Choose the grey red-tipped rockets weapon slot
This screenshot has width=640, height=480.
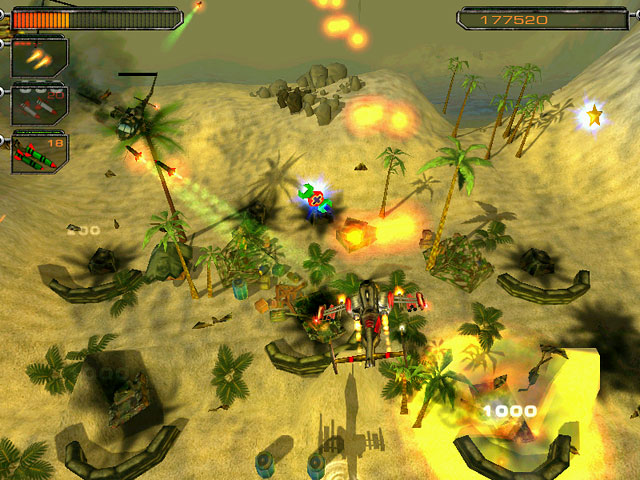(39, 104)
